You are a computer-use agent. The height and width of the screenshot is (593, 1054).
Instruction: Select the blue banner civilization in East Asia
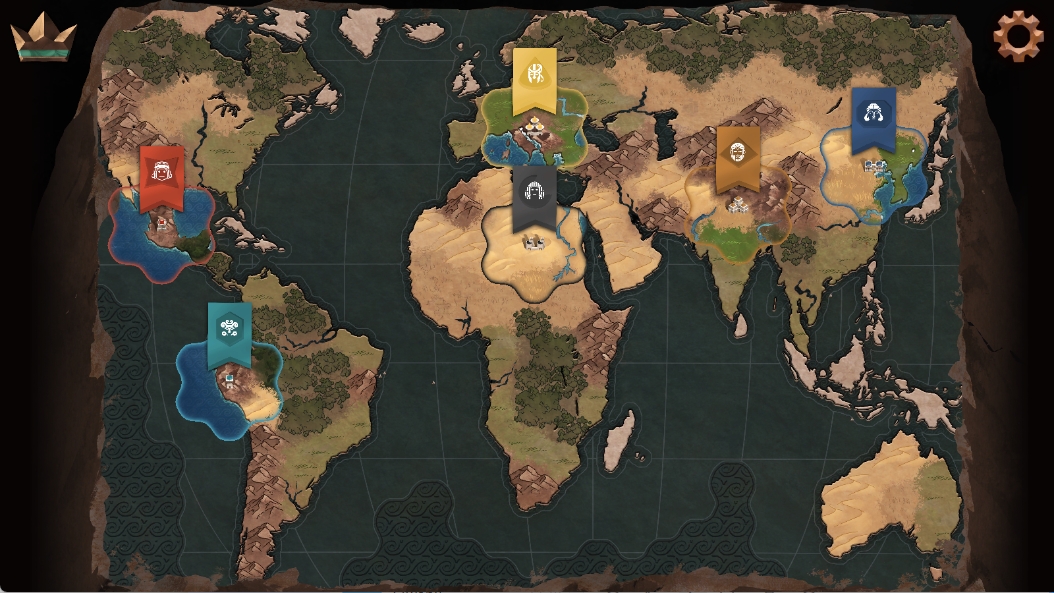[x=873, y=118]
